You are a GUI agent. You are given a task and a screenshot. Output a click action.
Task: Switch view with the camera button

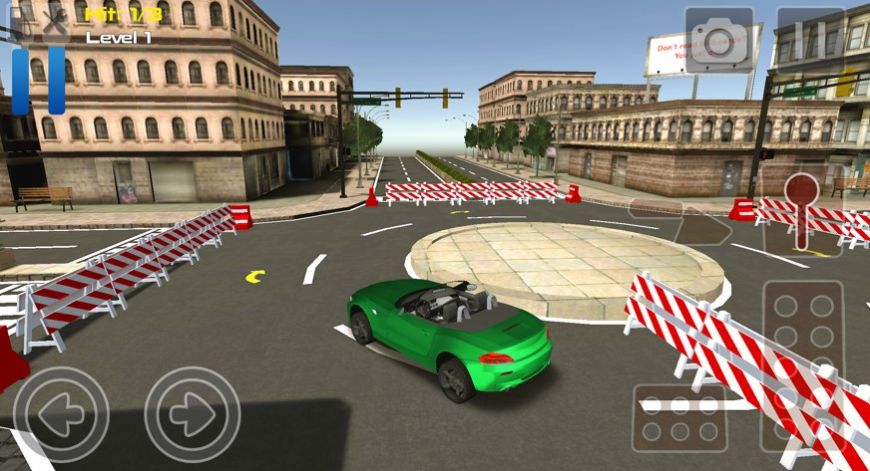pos(719,40)
